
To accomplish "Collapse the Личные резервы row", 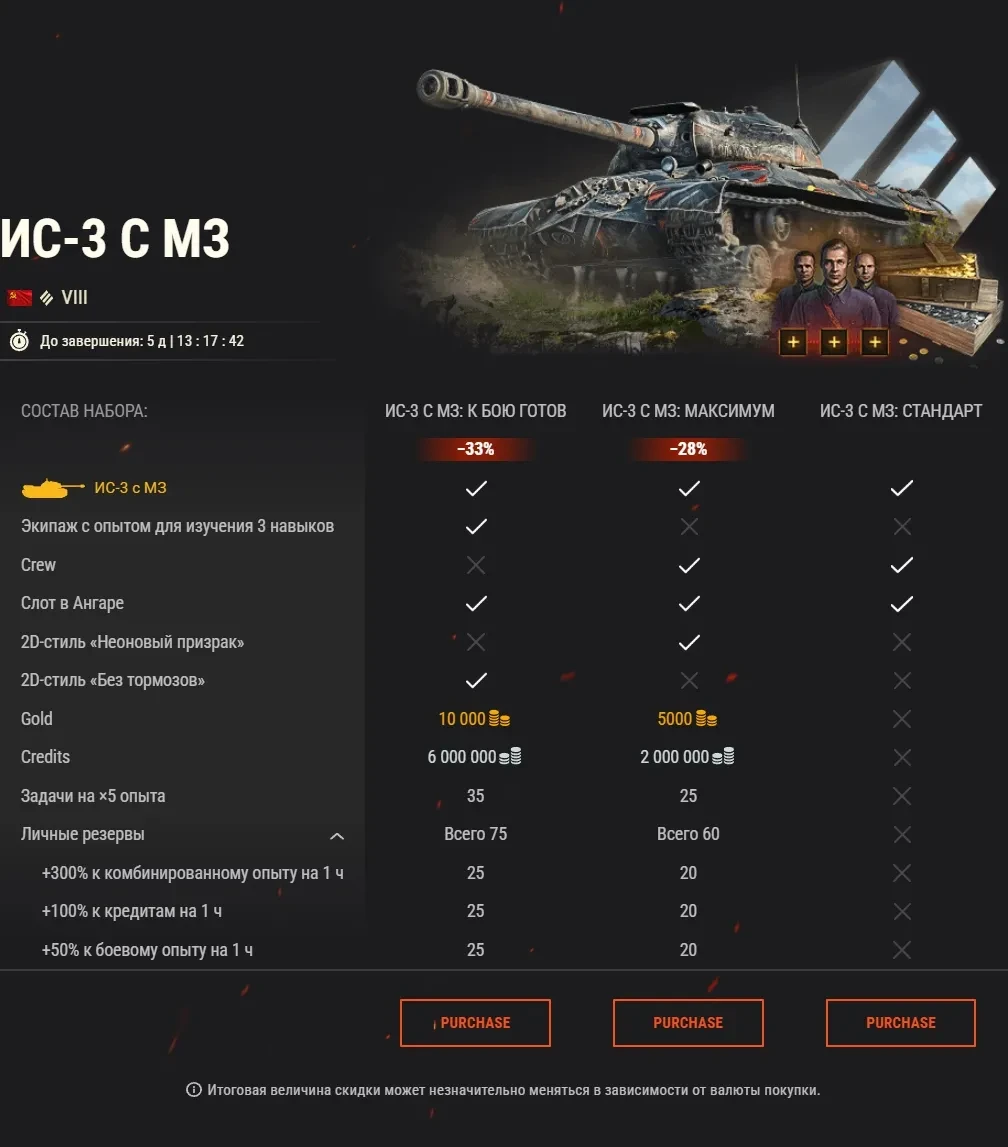I will click(x=337, y=835).
